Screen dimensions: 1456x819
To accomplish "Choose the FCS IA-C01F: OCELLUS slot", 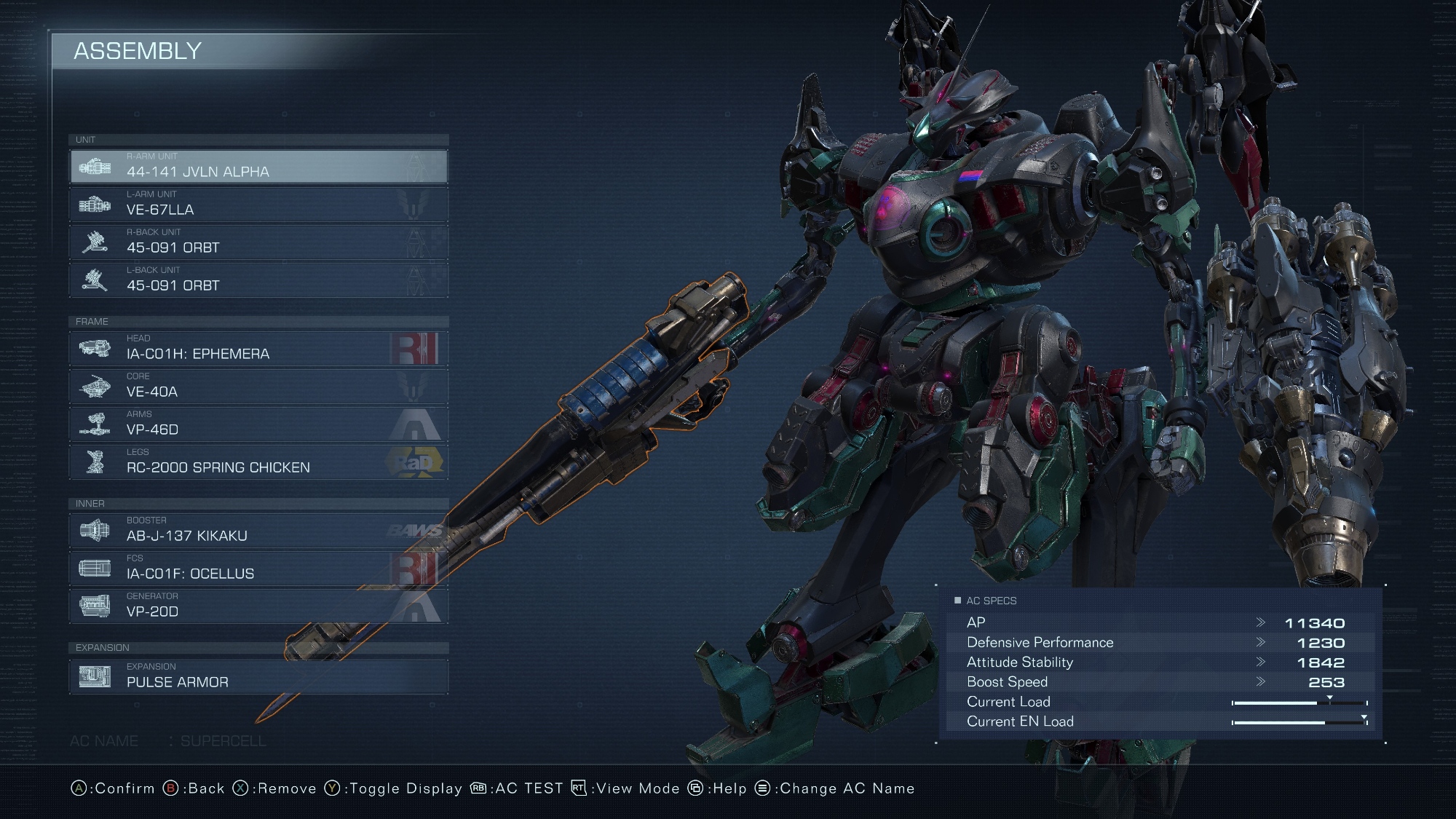I will click(258, 569).
